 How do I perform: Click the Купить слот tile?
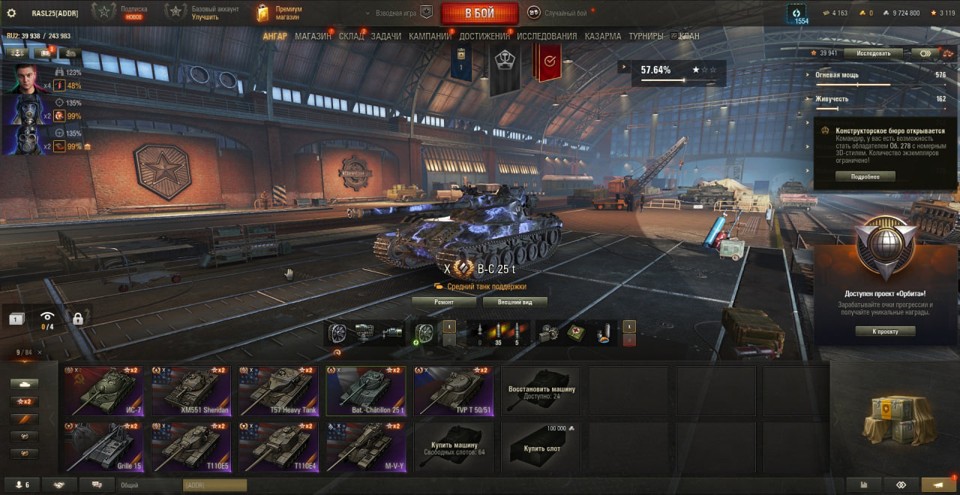[540, 445]
